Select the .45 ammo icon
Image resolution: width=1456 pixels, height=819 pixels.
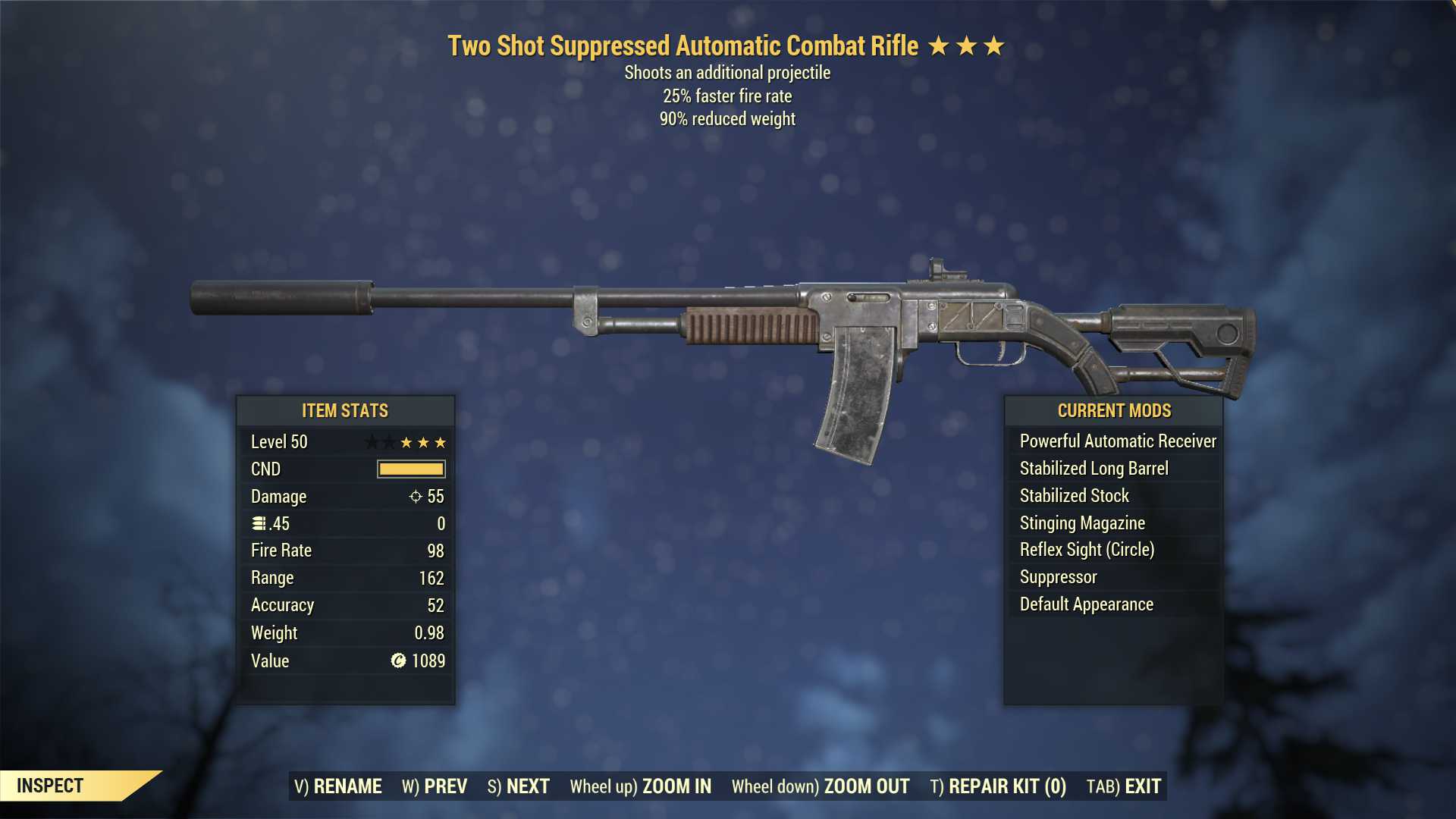[259, 523]
